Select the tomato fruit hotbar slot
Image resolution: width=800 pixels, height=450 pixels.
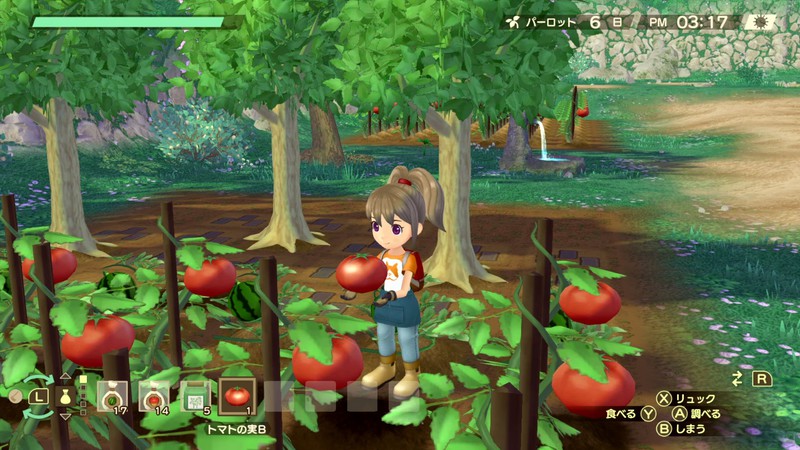coord(237,396)
